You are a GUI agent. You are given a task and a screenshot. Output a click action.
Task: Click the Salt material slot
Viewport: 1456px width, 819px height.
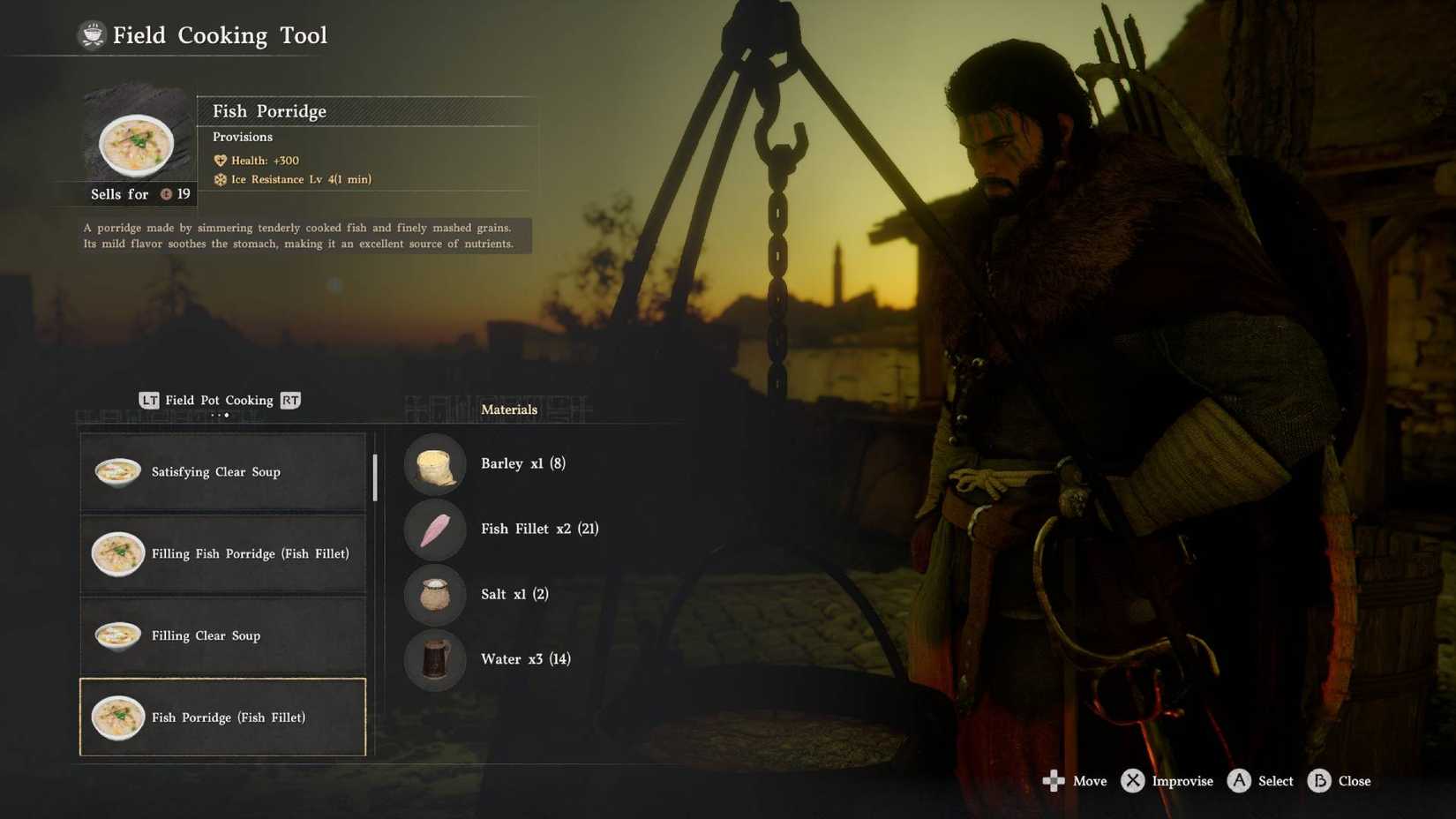pyautogui.click(x=435, y=594)
